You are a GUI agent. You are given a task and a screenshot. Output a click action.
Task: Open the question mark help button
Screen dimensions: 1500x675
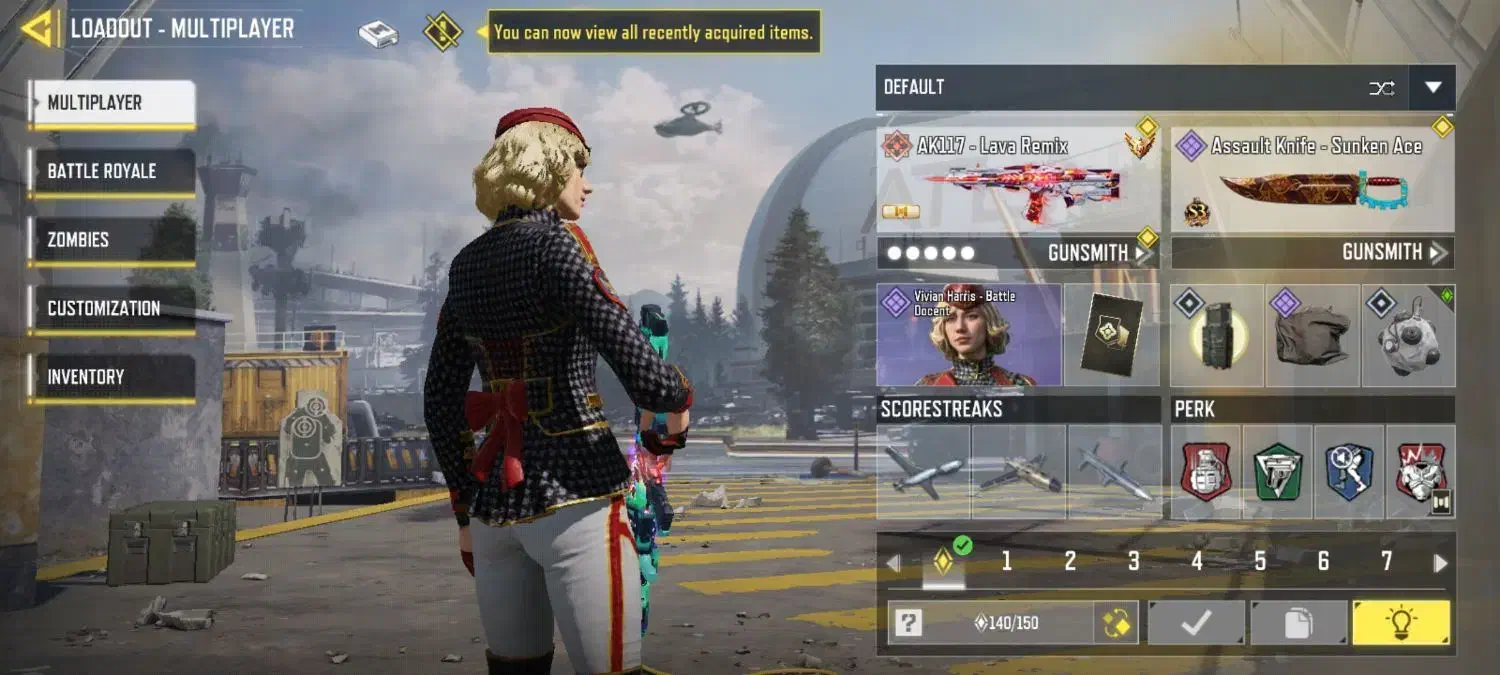pos(908,624)
